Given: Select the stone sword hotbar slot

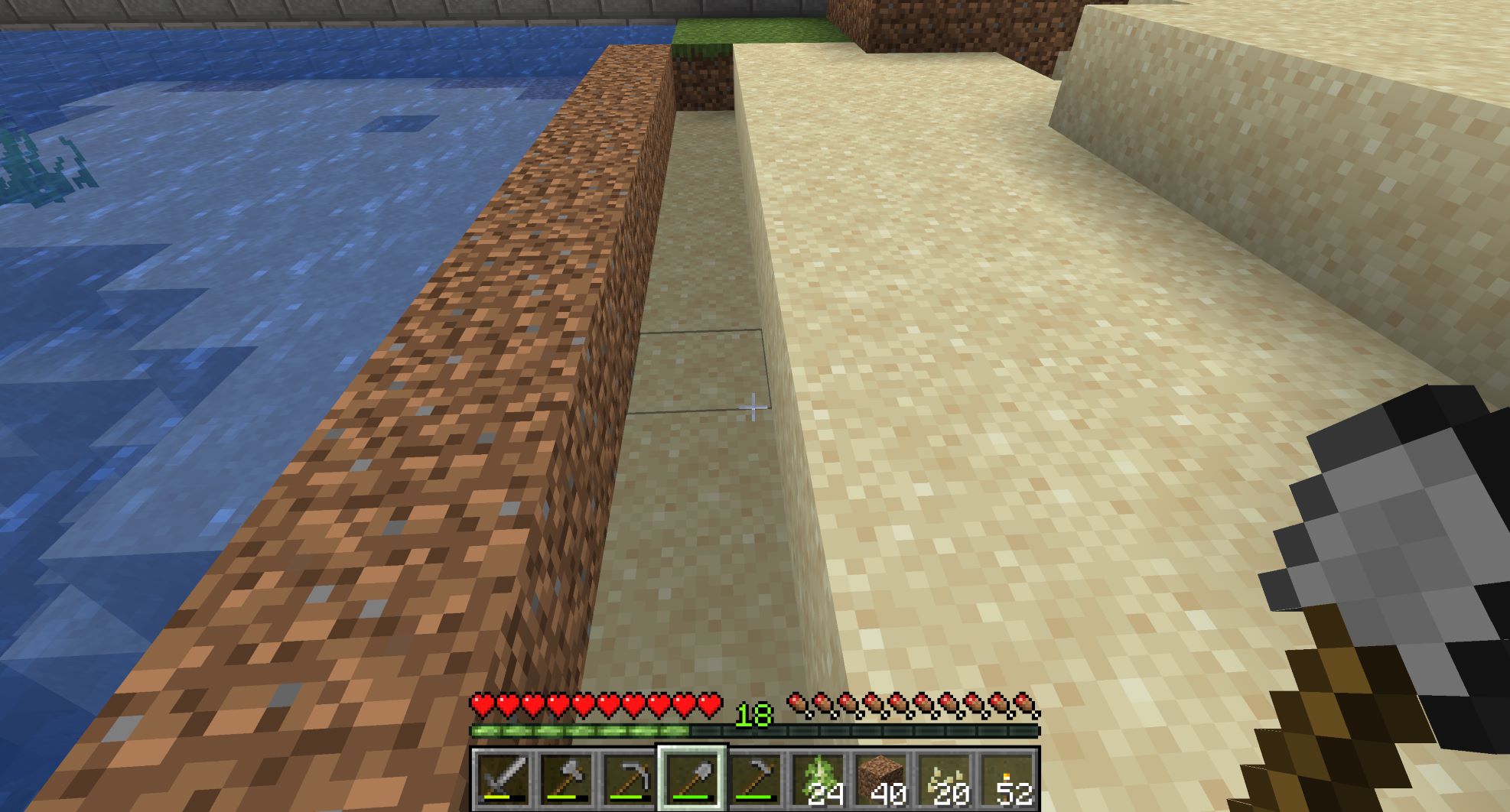Looking at the screenshot, I should pos(503,780).
